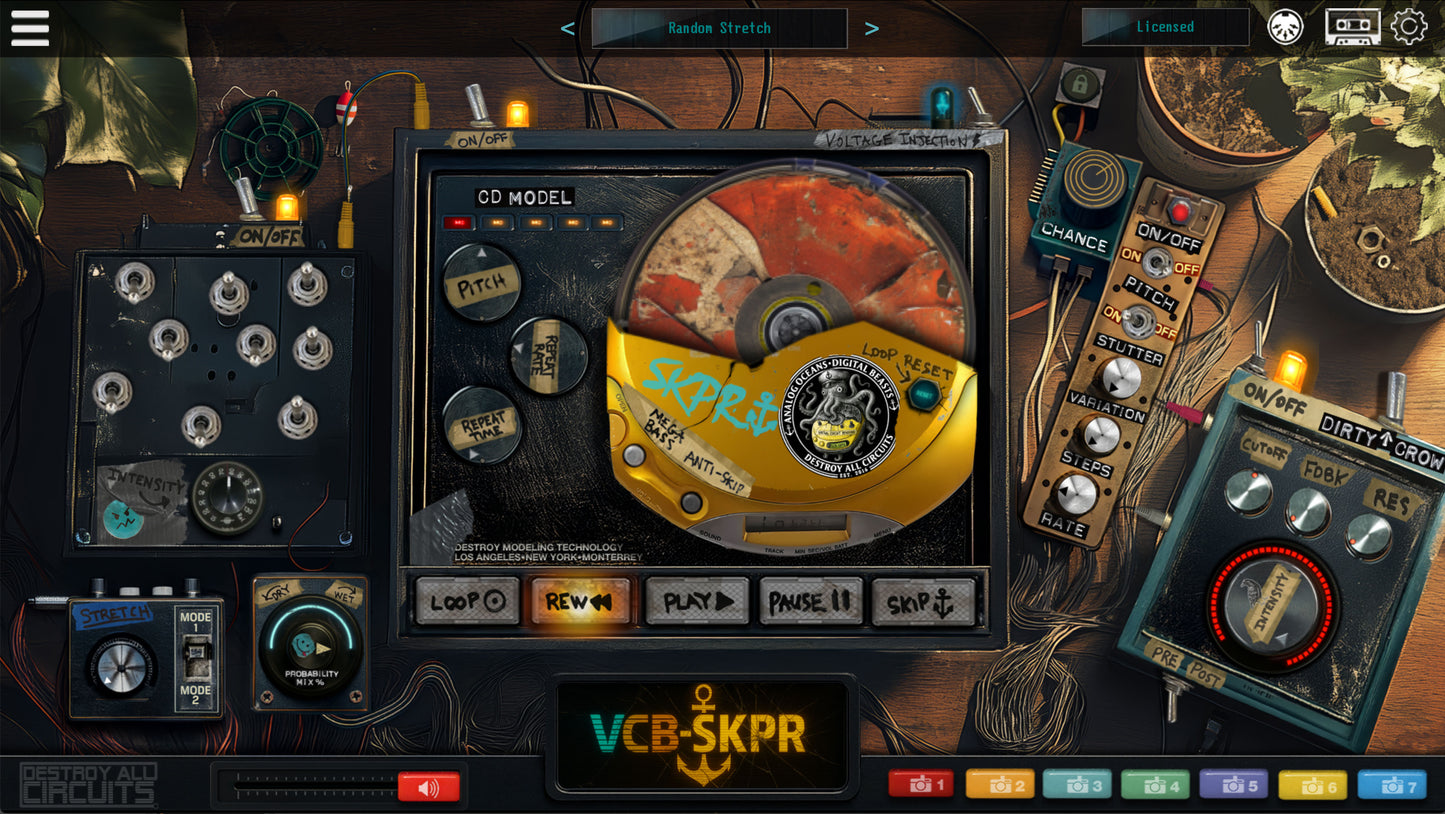Click the speaker mute icon near volume slider

click(430, 786)
